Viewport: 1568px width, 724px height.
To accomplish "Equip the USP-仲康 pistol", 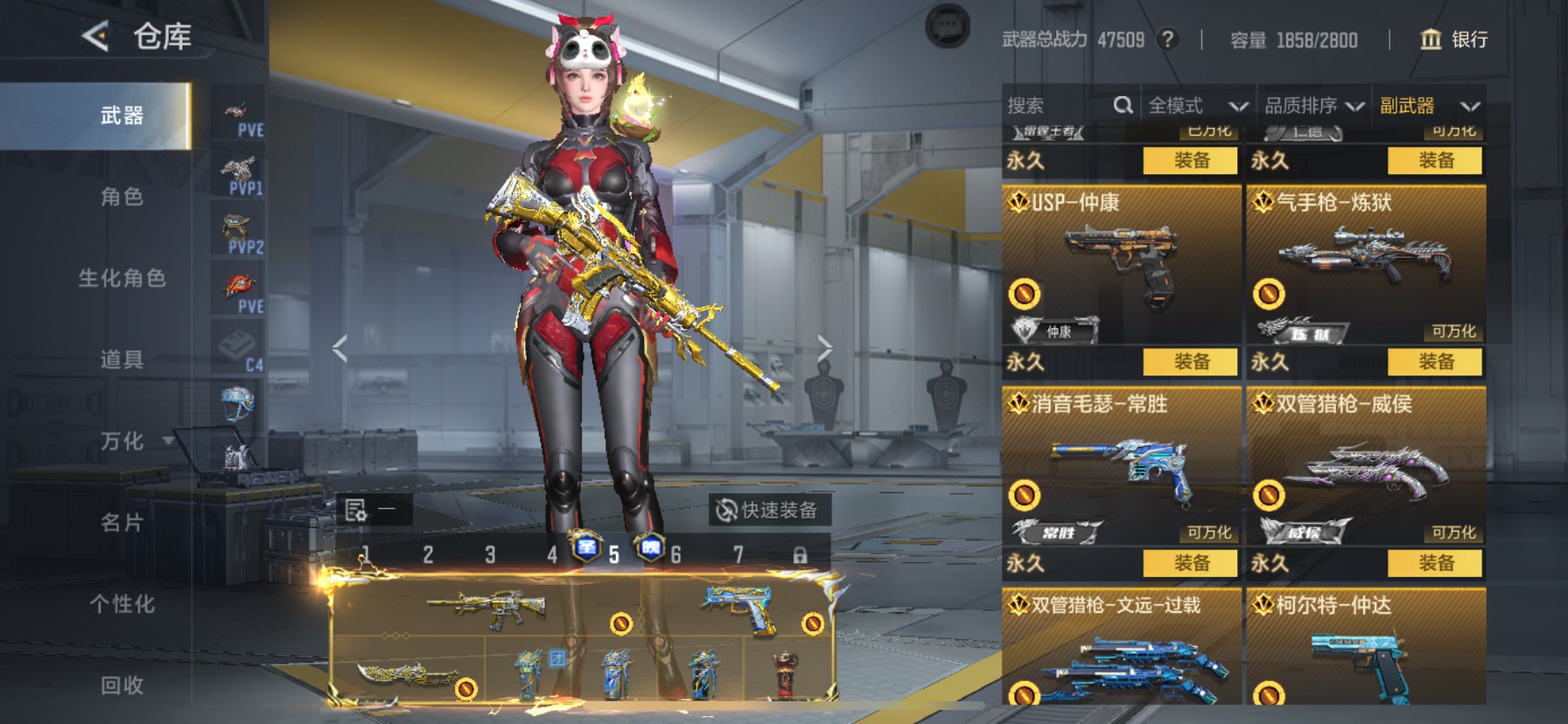I will [1192, 361].
